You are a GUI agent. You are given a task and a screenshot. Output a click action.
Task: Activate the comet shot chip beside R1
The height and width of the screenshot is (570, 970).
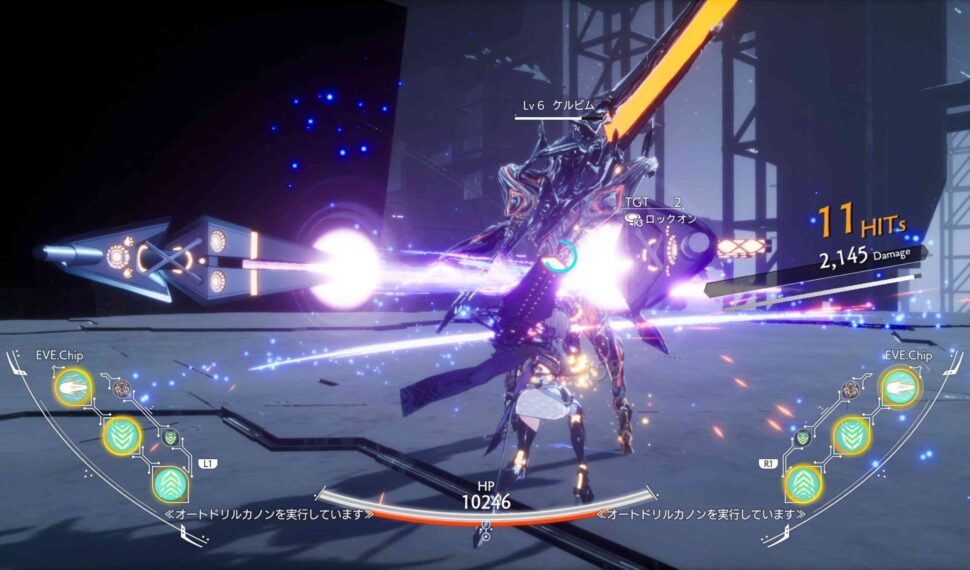coord(900,387)
